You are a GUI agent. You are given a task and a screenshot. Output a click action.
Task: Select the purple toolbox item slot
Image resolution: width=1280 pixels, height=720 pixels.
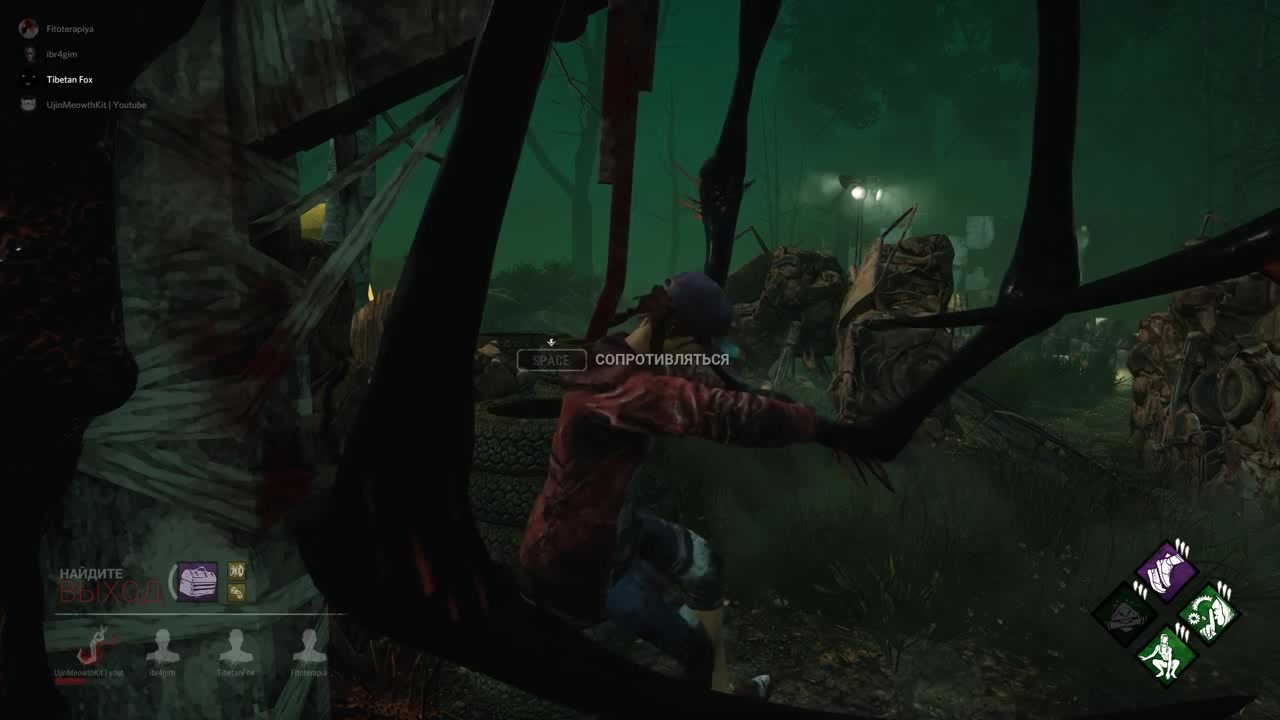point(197,581)
